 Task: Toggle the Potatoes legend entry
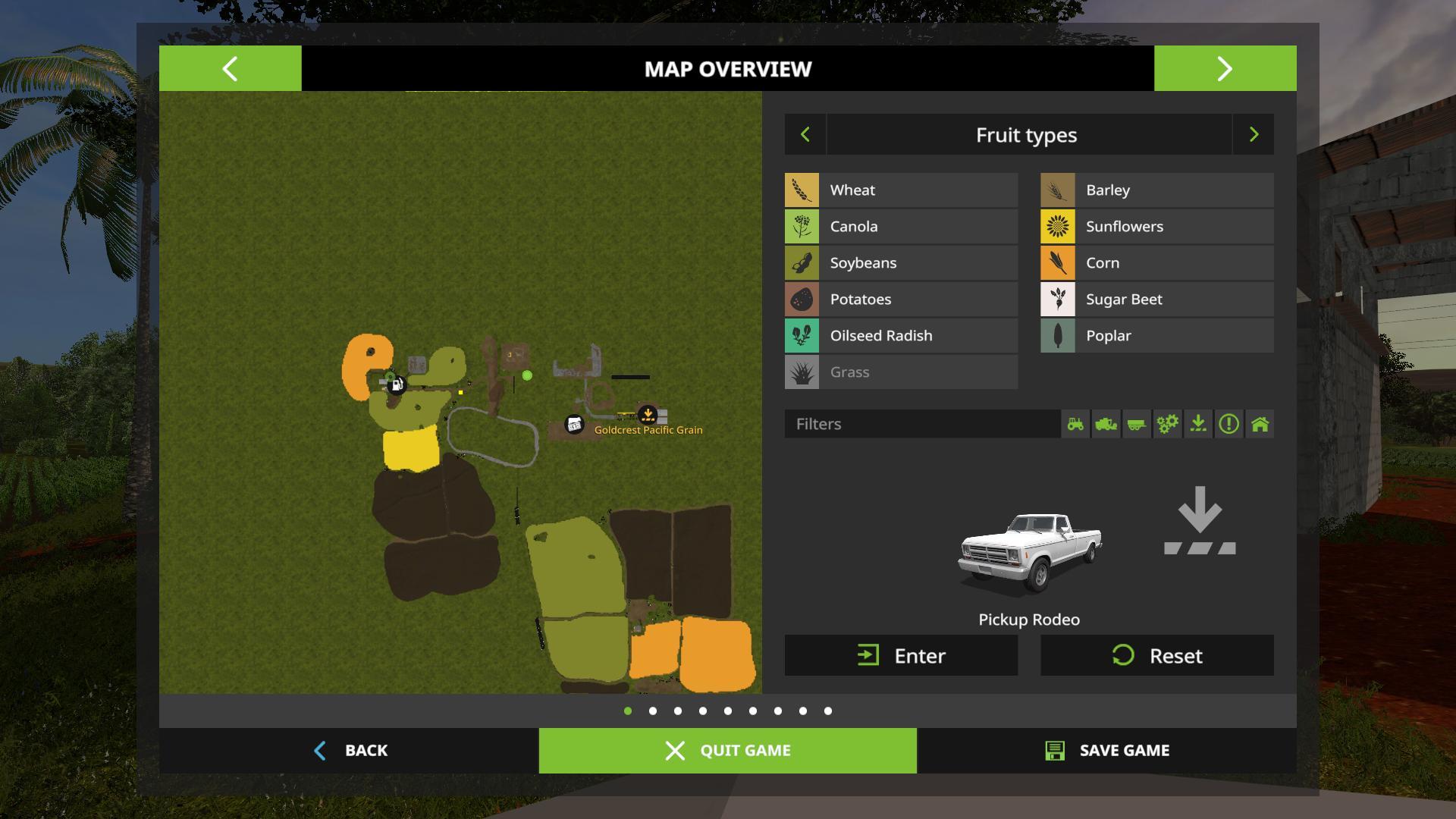coord(901,300)
